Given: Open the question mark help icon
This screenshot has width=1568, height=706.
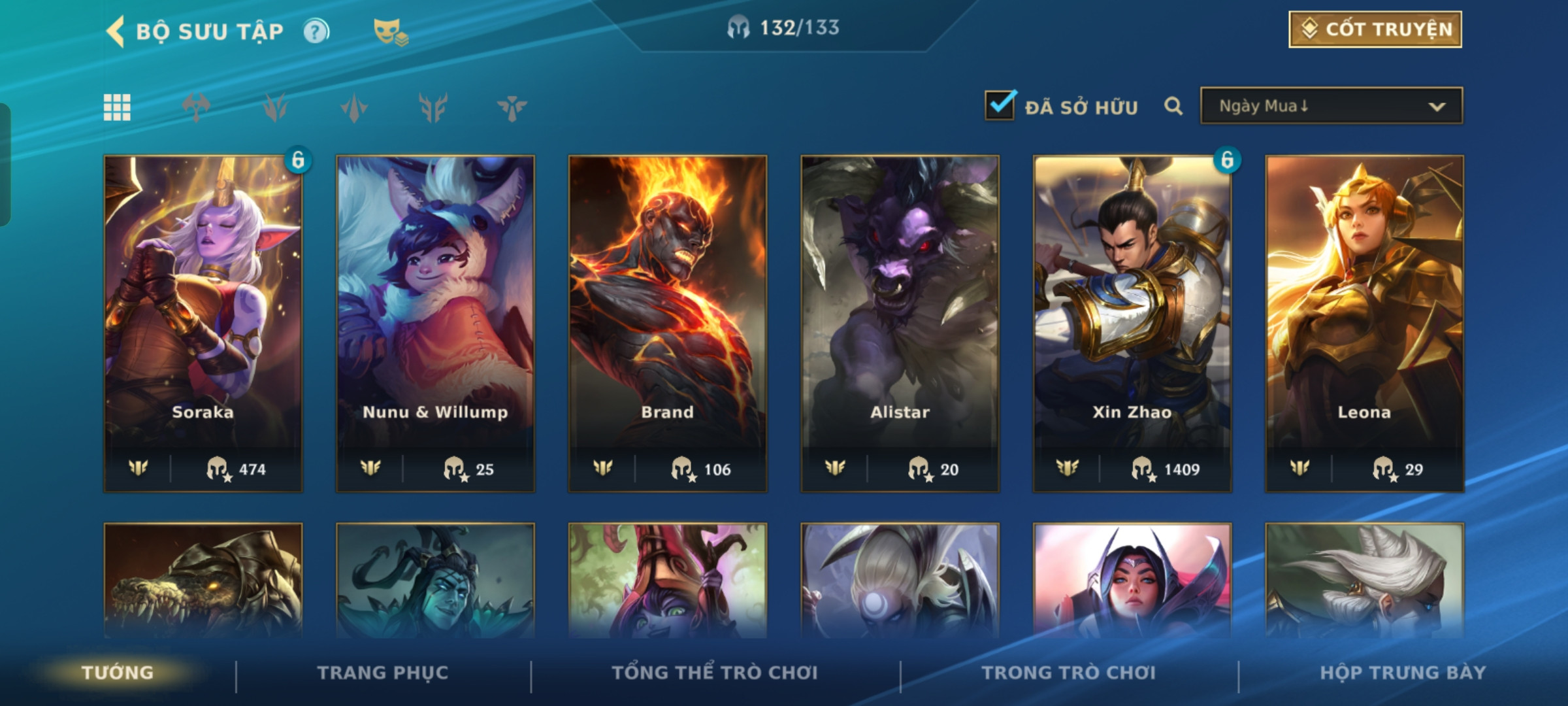Looking at the screenshot, I should point(317,31).
